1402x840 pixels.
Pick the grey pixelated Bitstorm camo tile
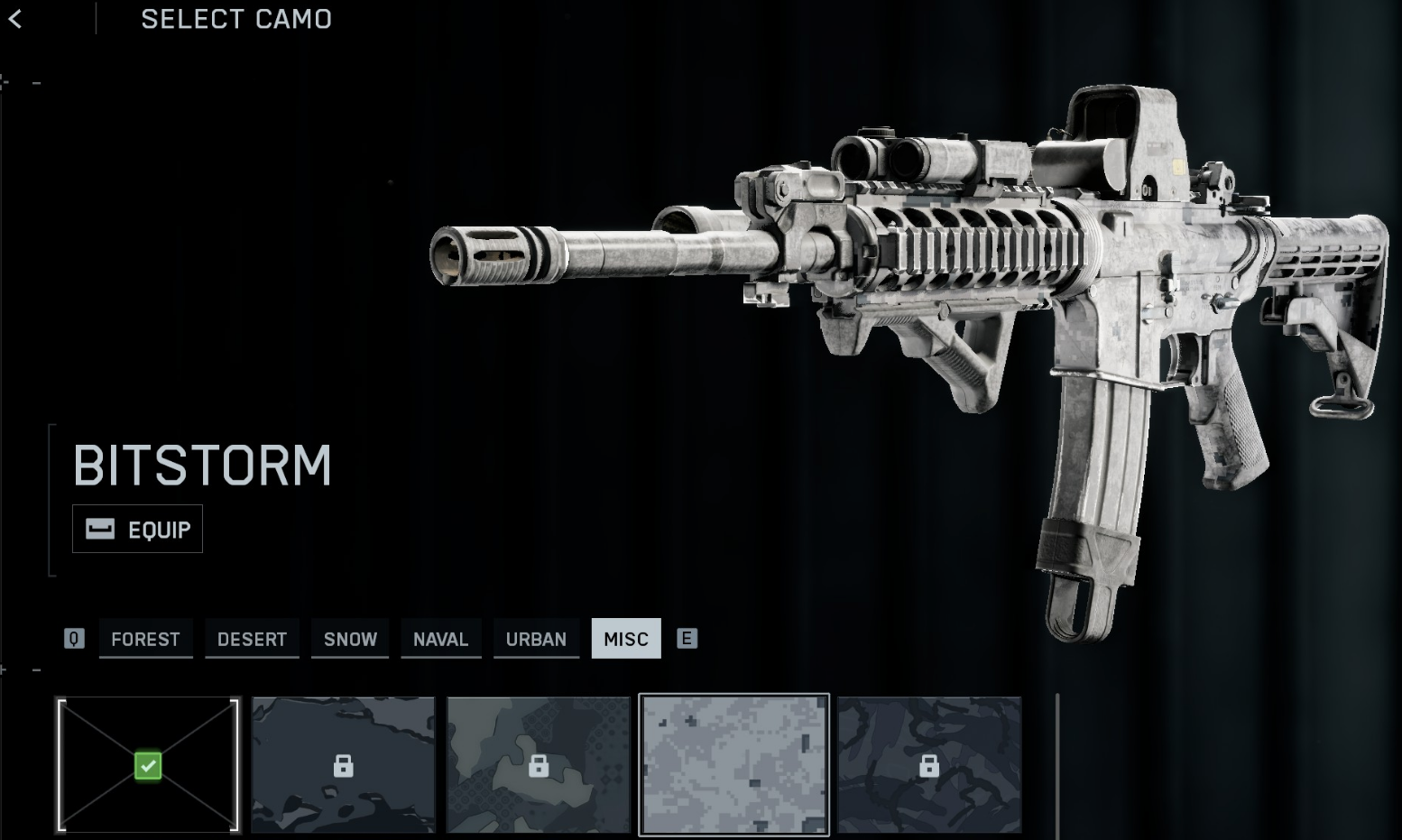click(733, 765)
